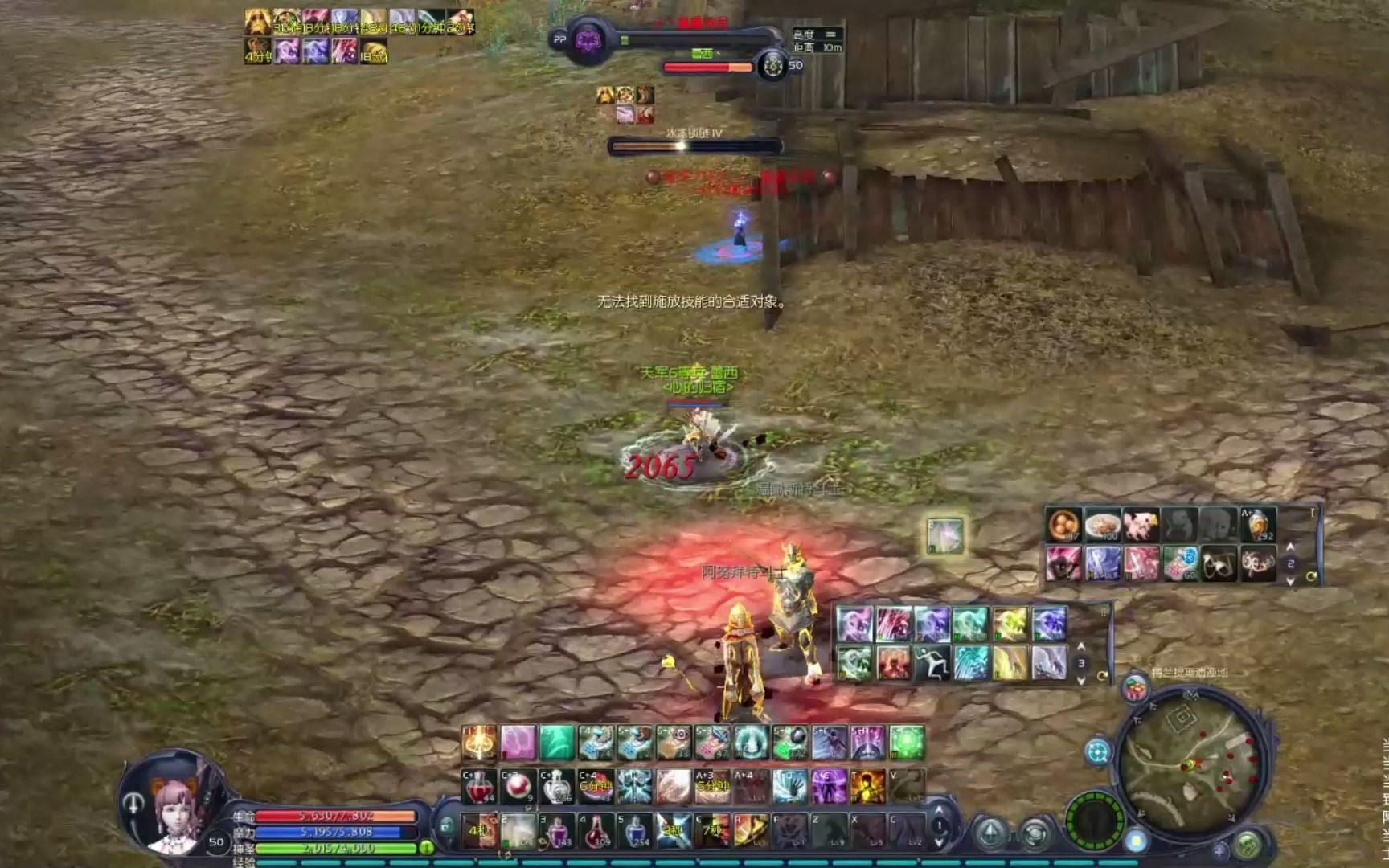Open the map via the 梅兰提斯遗迹地 region label
This screenshot has height=868, width=1389.
[1190, 671]
